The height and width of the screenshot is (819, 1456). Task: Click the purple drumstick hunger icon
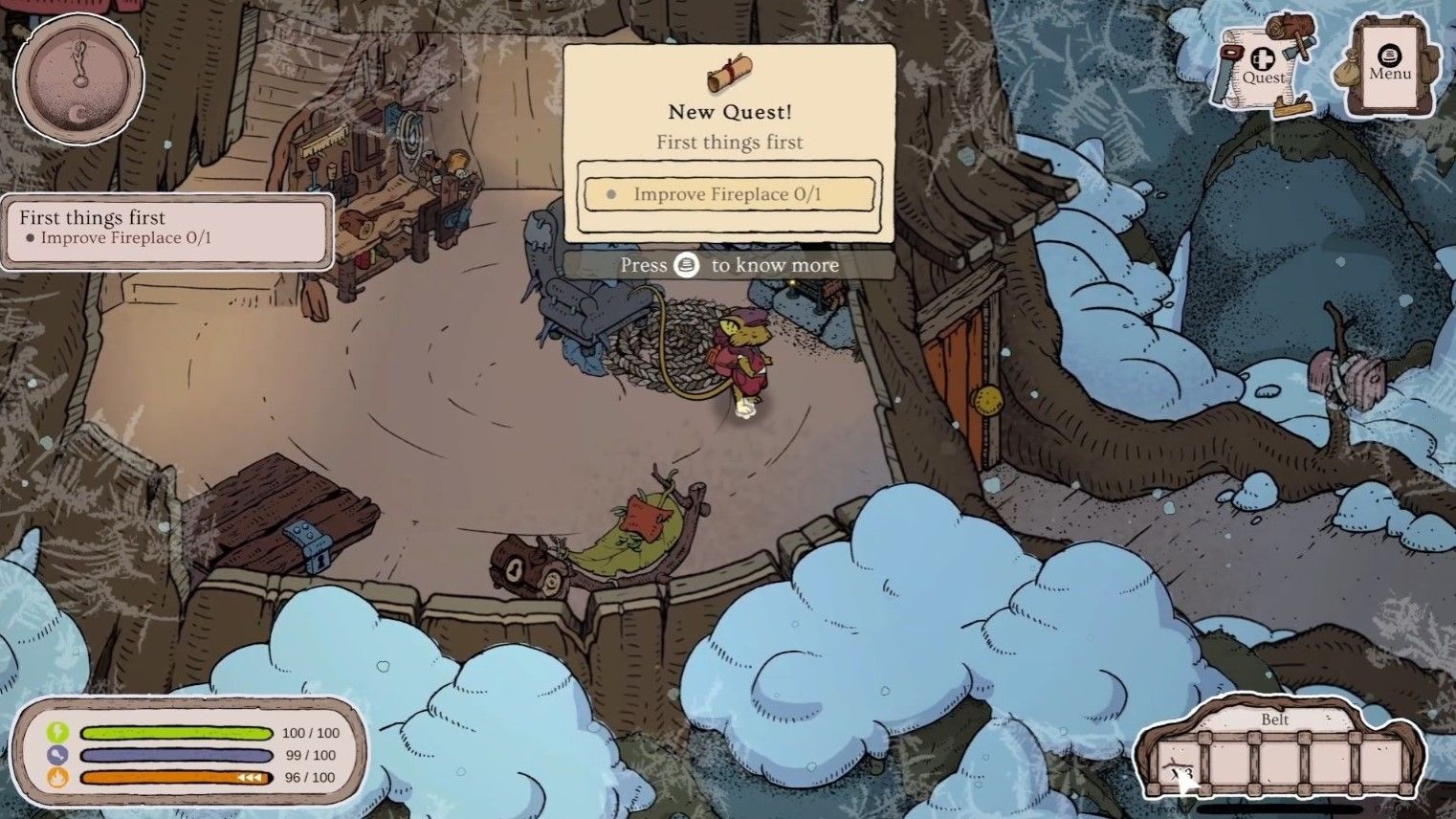(57, 755)
